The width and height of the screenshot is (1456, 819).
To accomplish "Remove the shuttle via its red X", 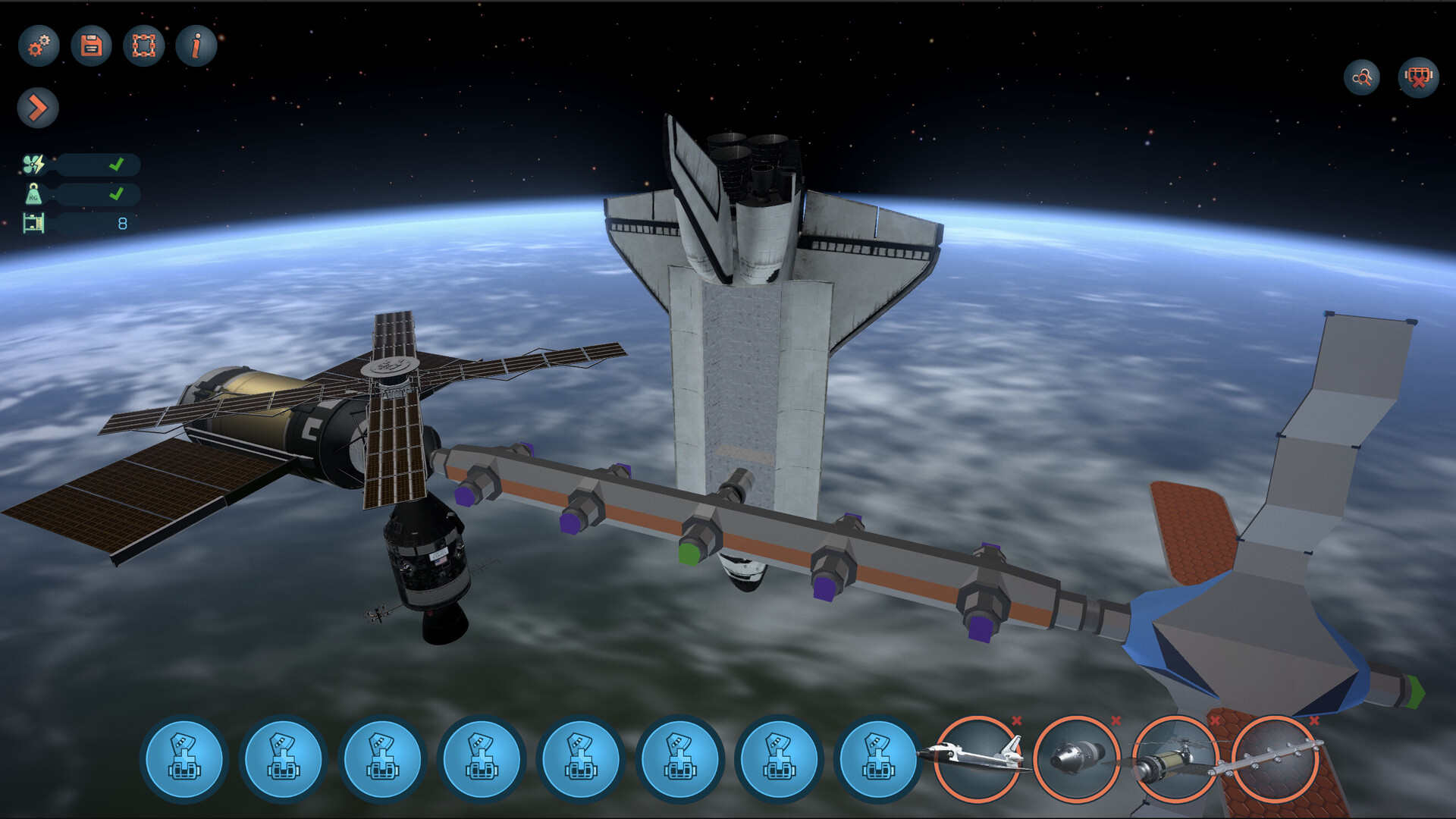I will click(1016, 720).
